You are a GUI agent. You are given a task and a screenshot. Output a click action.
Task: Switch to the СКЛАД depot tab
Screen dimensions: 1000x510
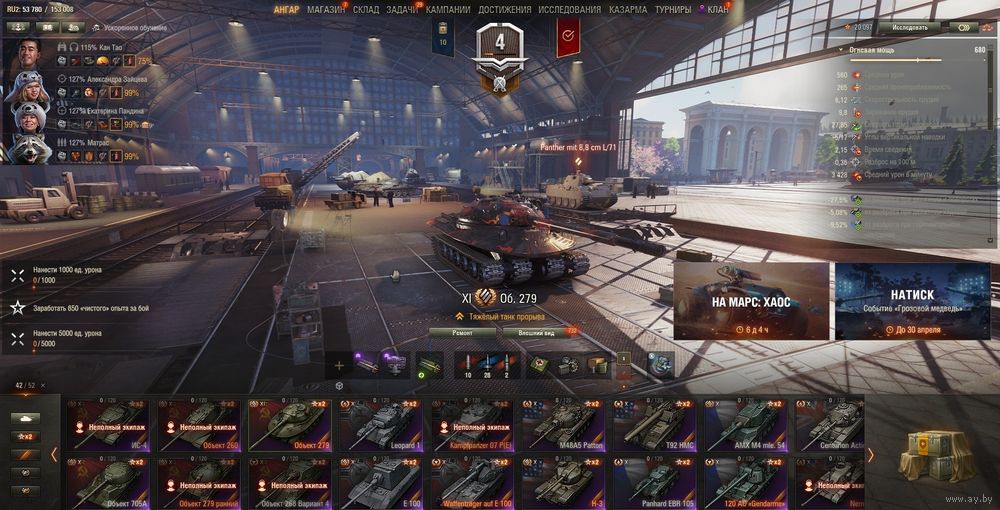[x=366, y=9]
